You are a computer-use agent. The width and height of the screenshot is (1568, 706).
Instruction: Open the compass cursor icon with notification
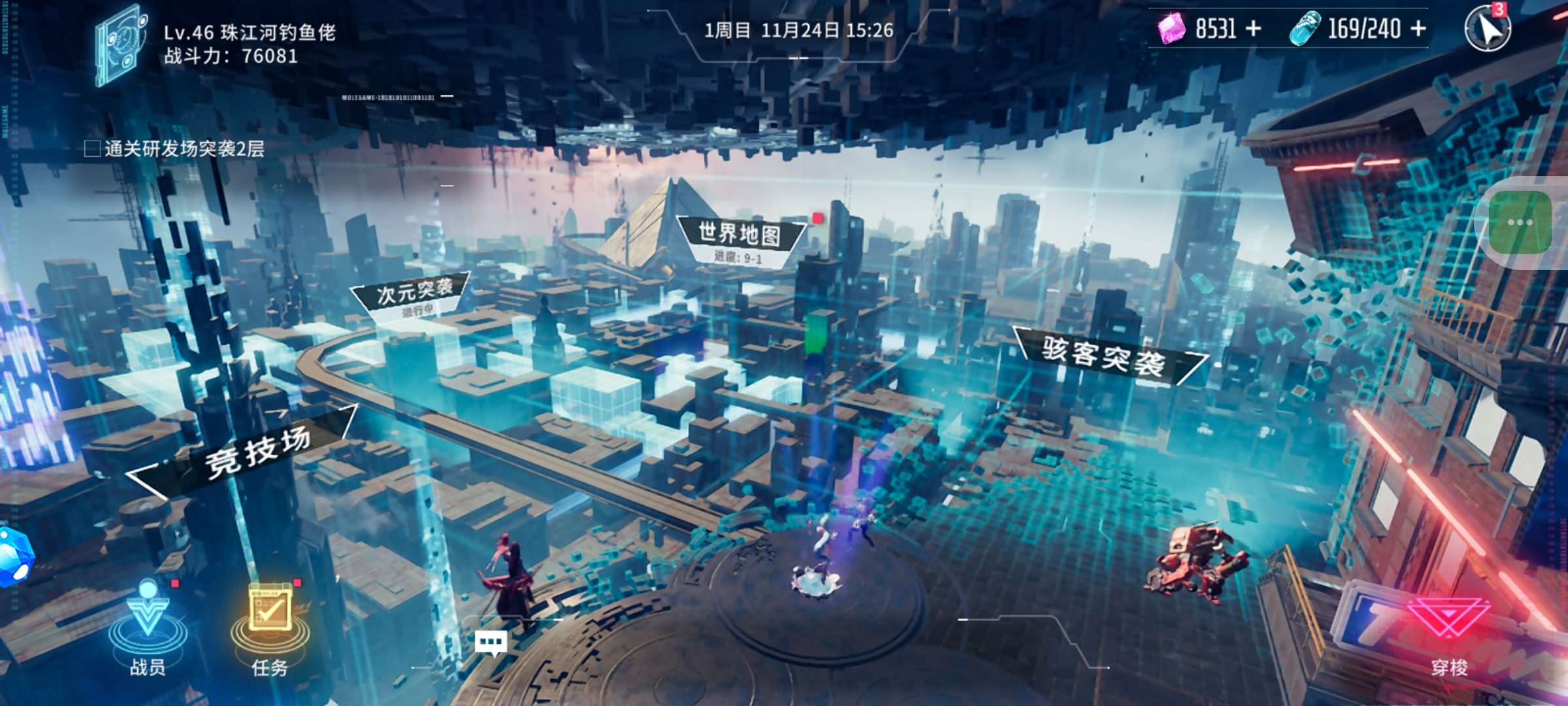1488,29
